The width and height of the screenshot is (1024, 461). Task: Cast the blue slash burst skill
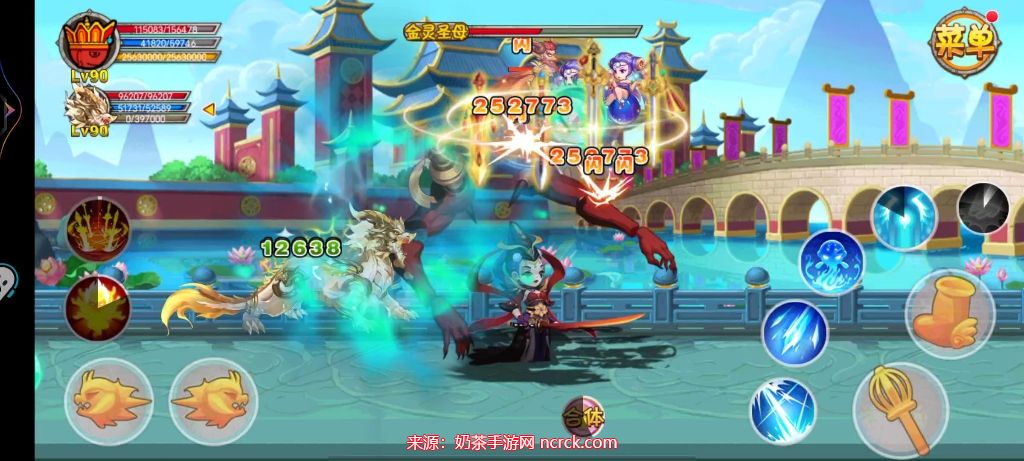(x=782, y=410)
